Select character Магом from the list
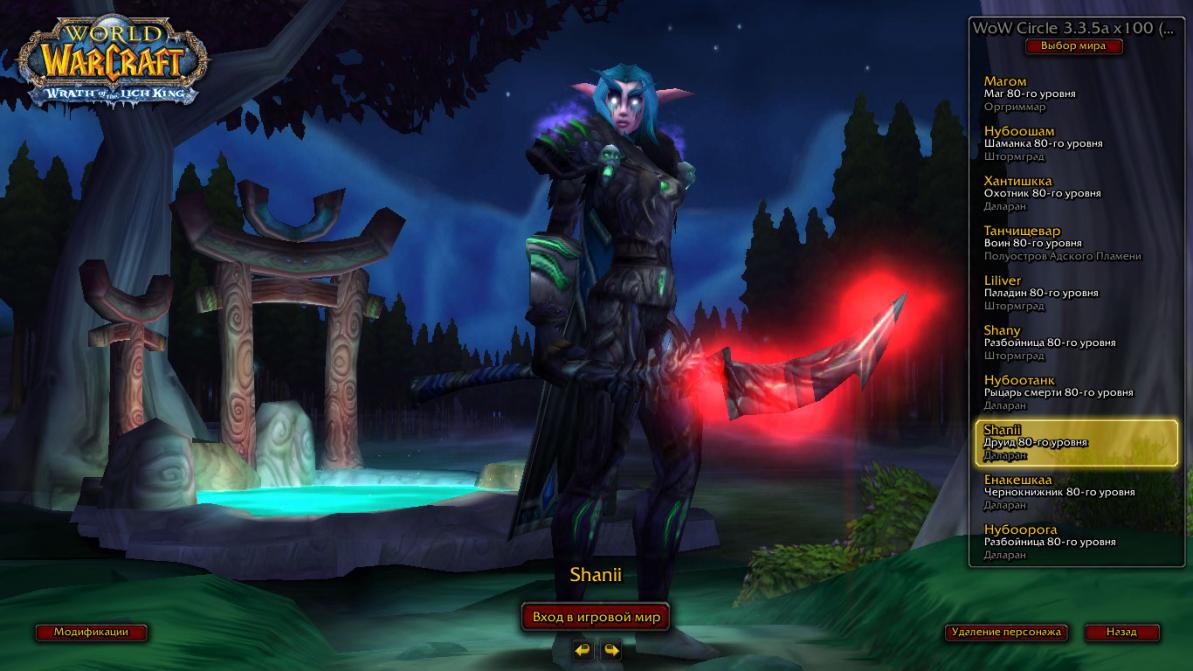 coord(1075,93)
